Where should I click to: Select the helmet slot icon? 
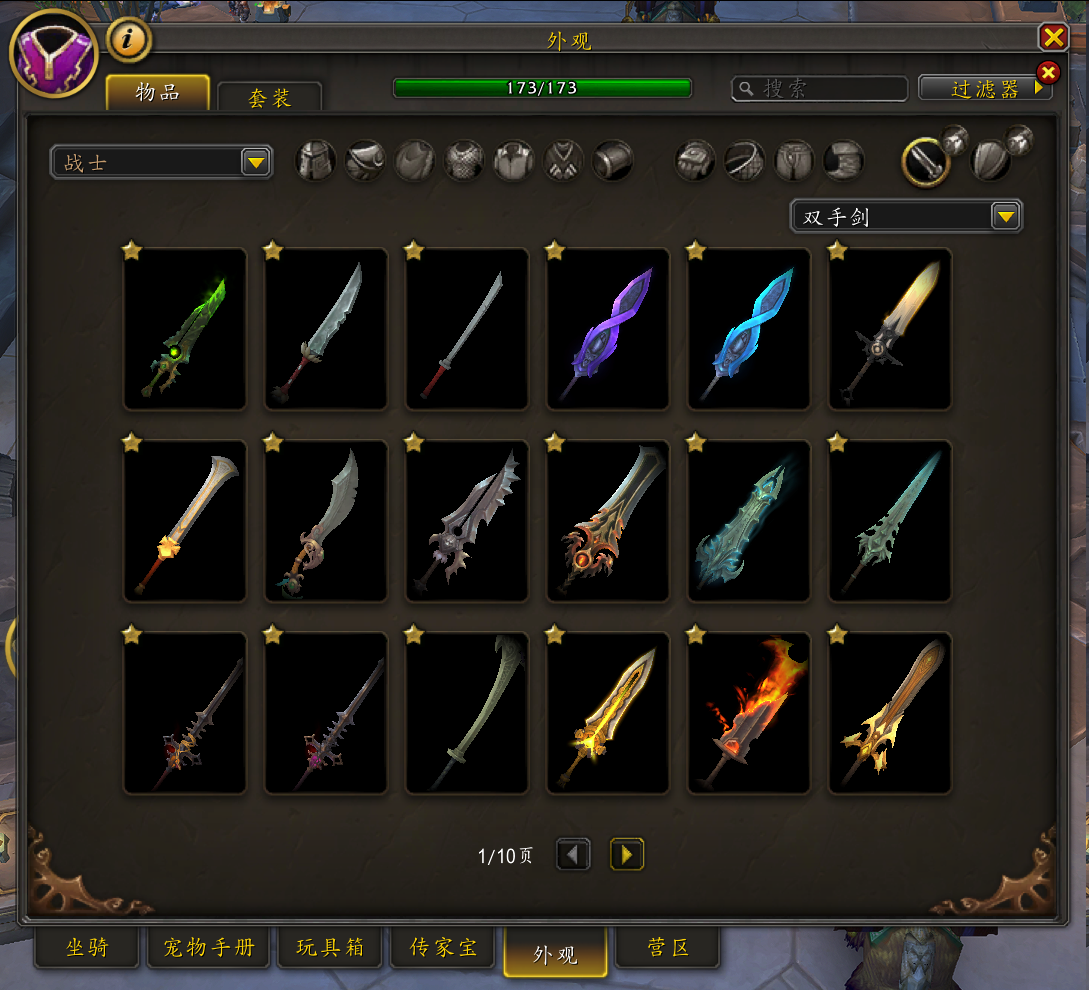pos(315,161)
